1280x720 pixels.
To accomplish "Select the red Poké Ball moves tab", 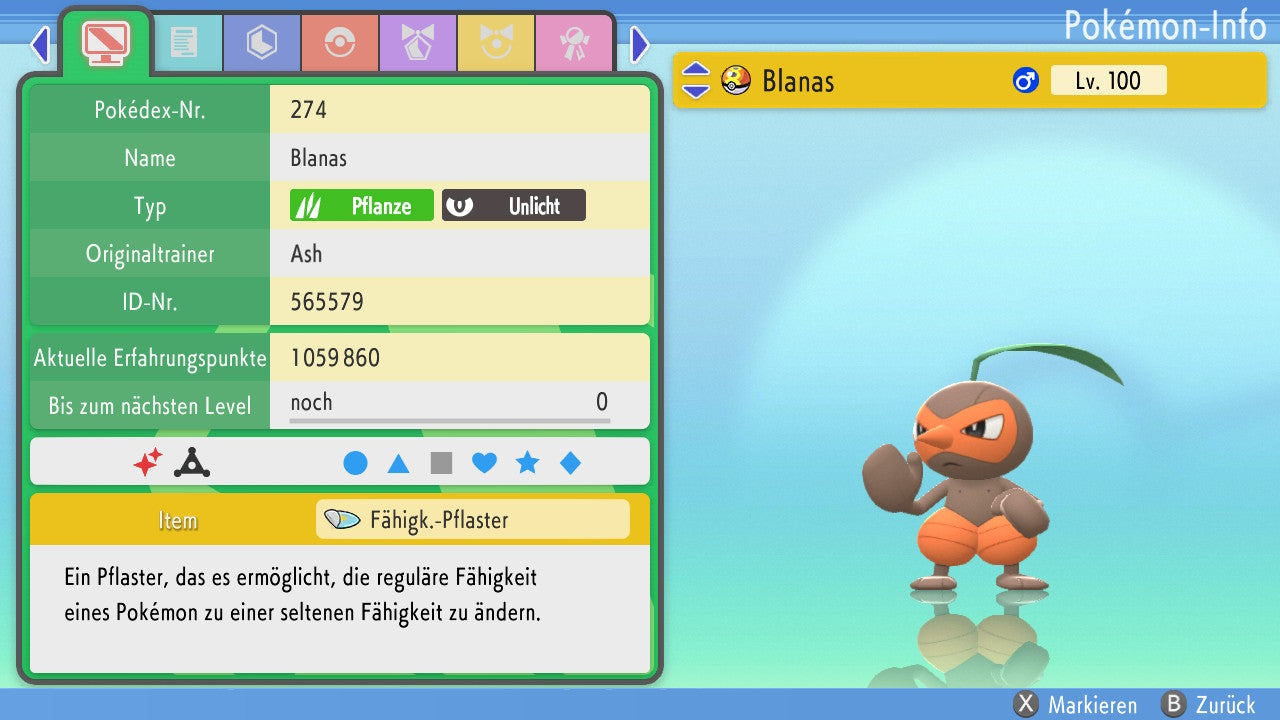I will point(339,43).
